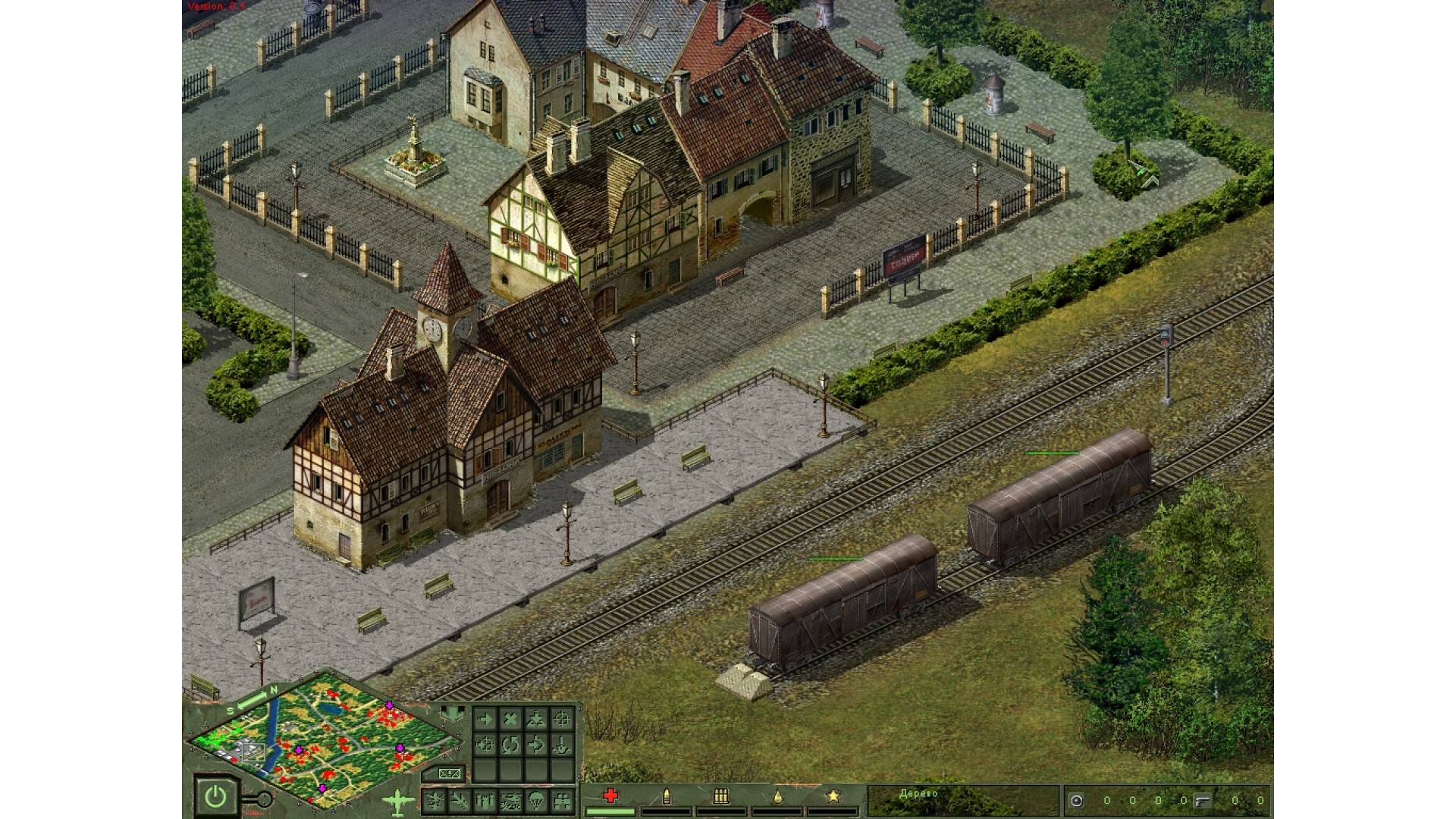Toggle the green down-arrow panel collapse
The height and width of the screenshot is (819, 1456).
[452, 714]
